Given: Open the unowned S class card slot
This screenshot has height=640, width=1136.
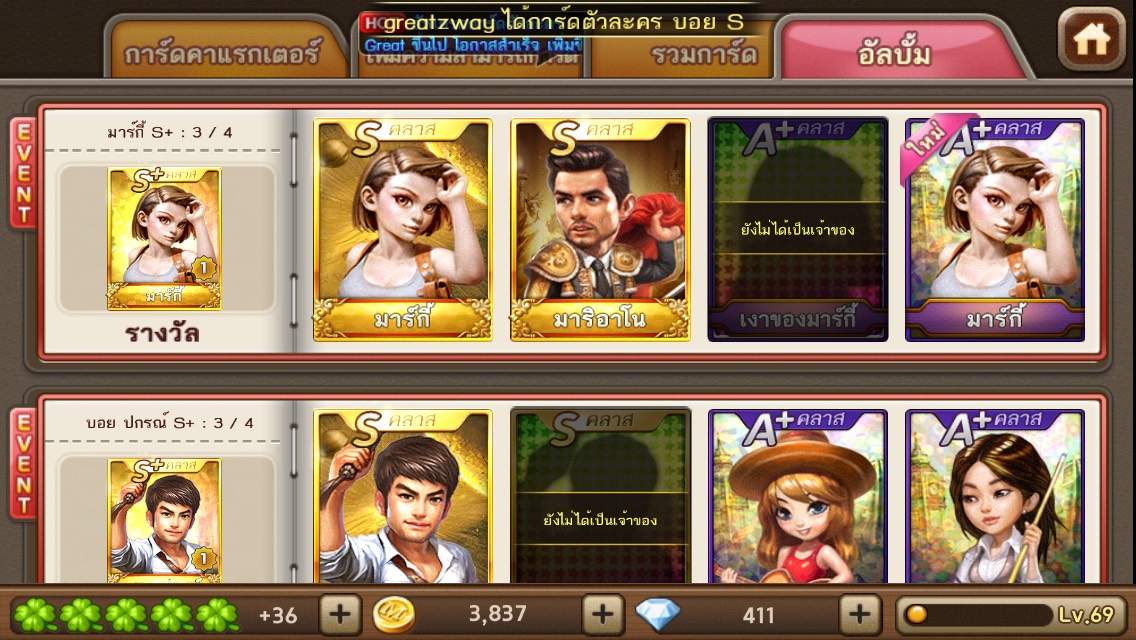Looking at the screenshot, I should [600, 496].
